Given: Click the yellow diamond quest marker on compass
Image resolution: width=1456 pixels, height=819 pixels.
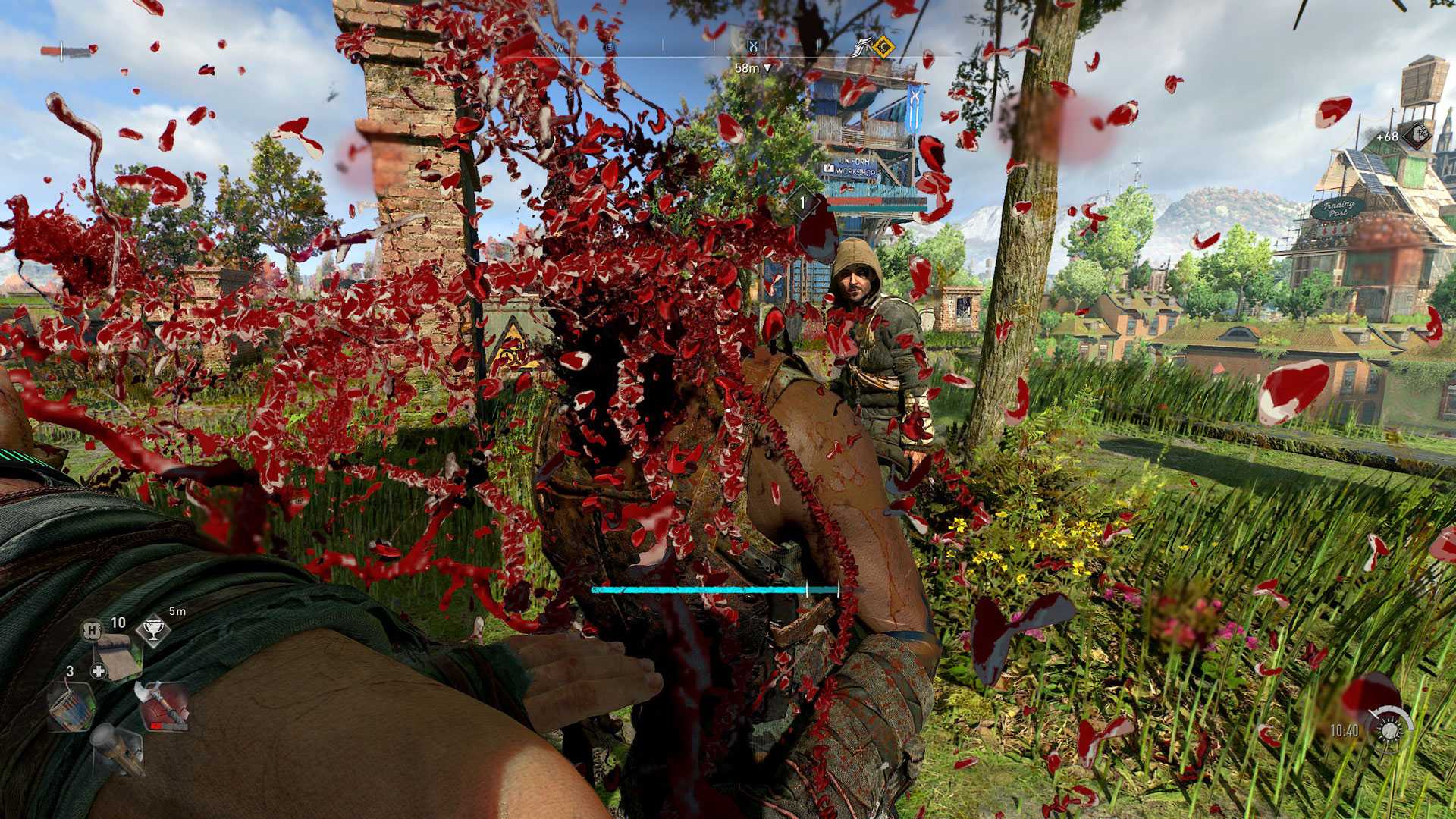Looking at the screenshot, I should pyautogui.click(x=883, y=48).
